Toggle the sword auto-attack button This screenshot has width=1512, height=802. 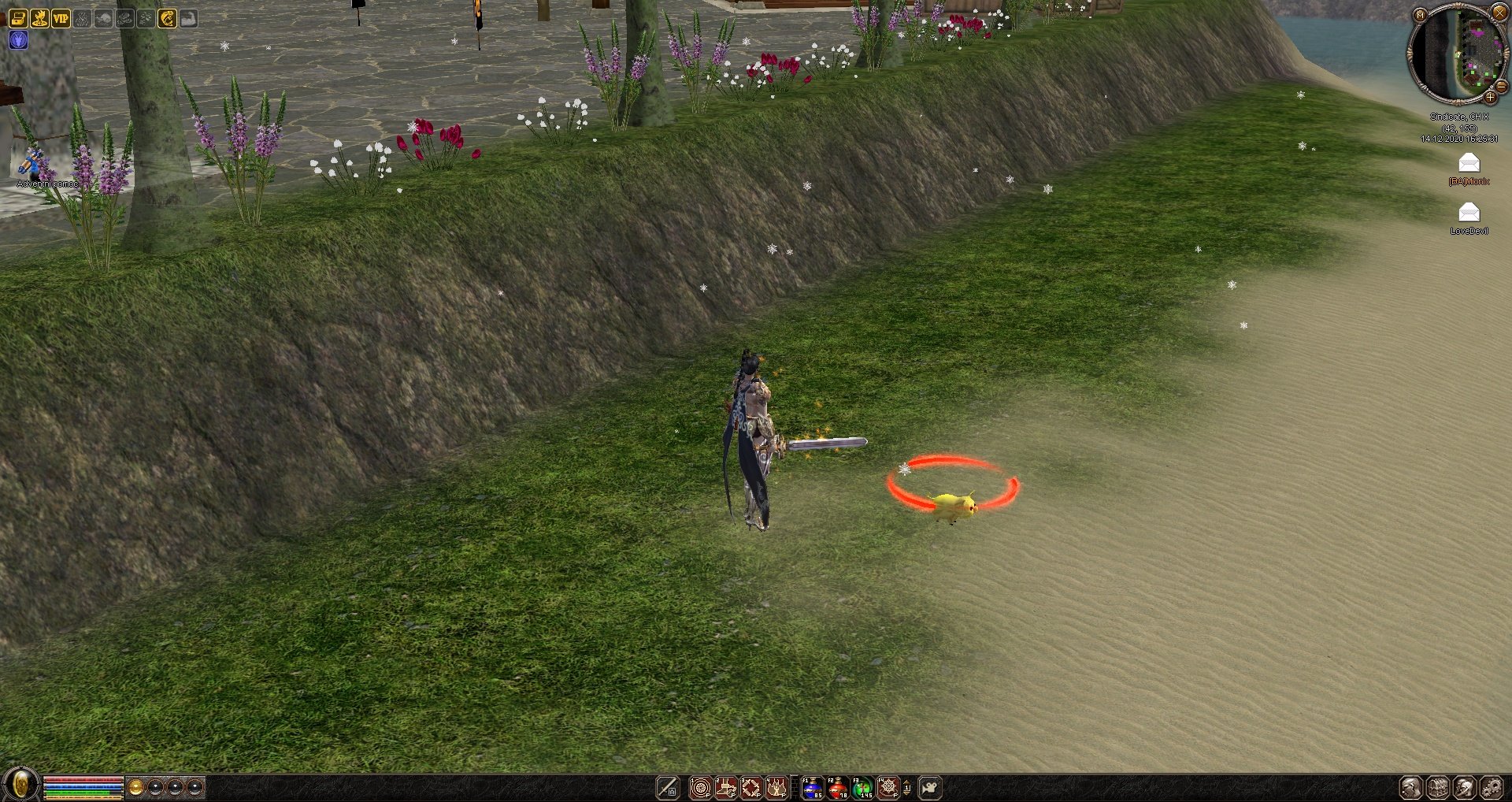668,787
